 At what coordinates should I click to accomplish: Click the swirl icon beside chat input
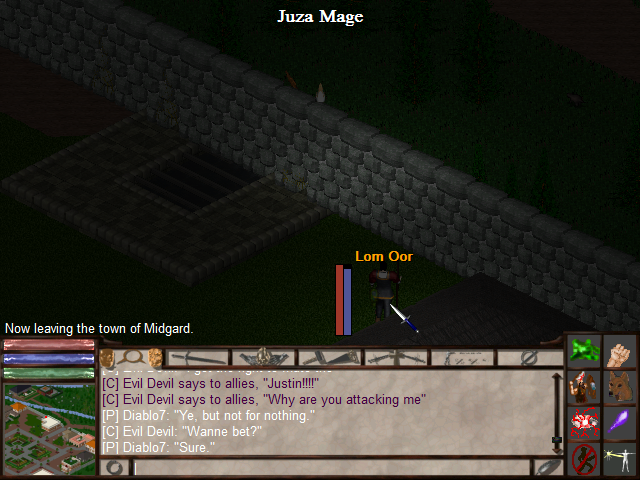click(x=116, y=467)
